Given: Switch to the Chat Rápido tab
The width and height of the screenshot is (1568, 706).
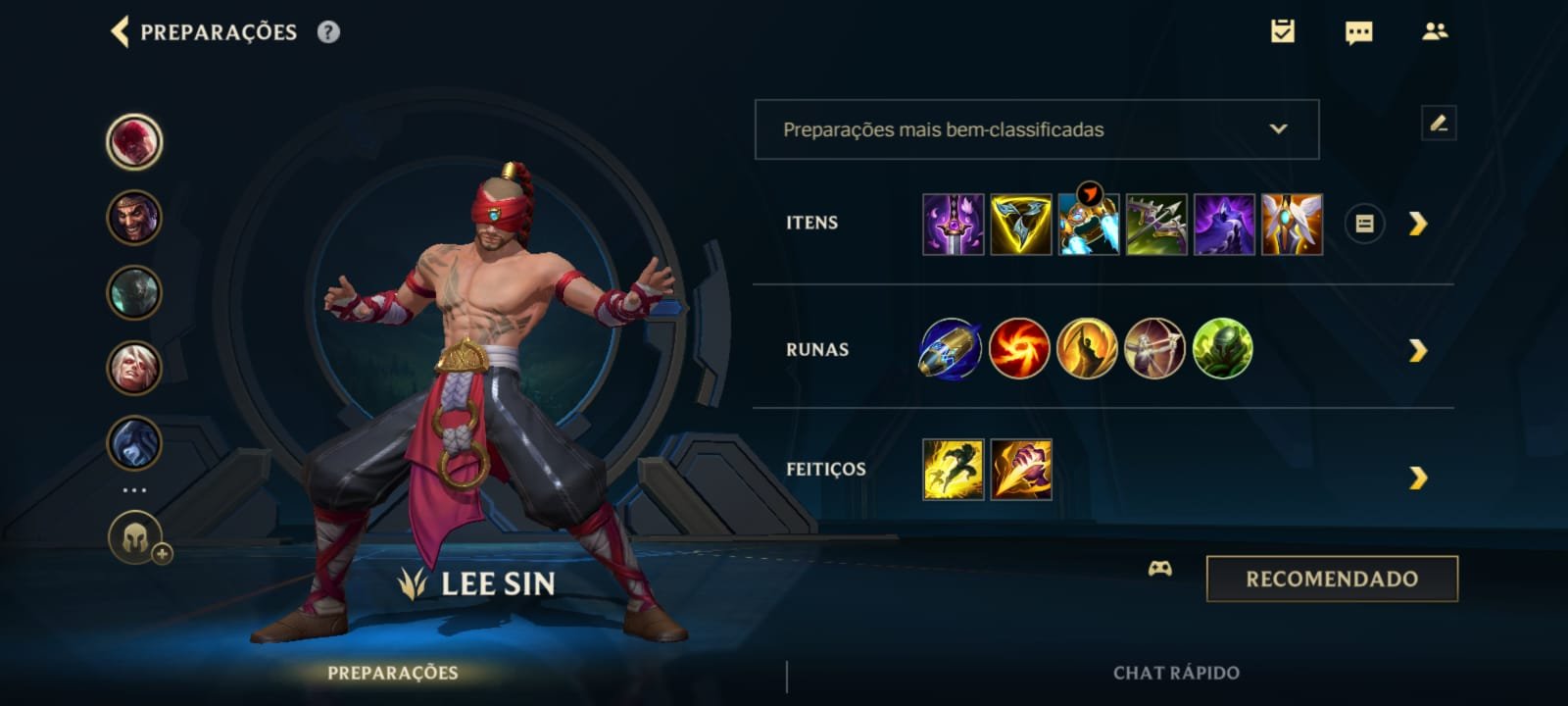Looking at the screenshot, I should (x=1175, y=675).
